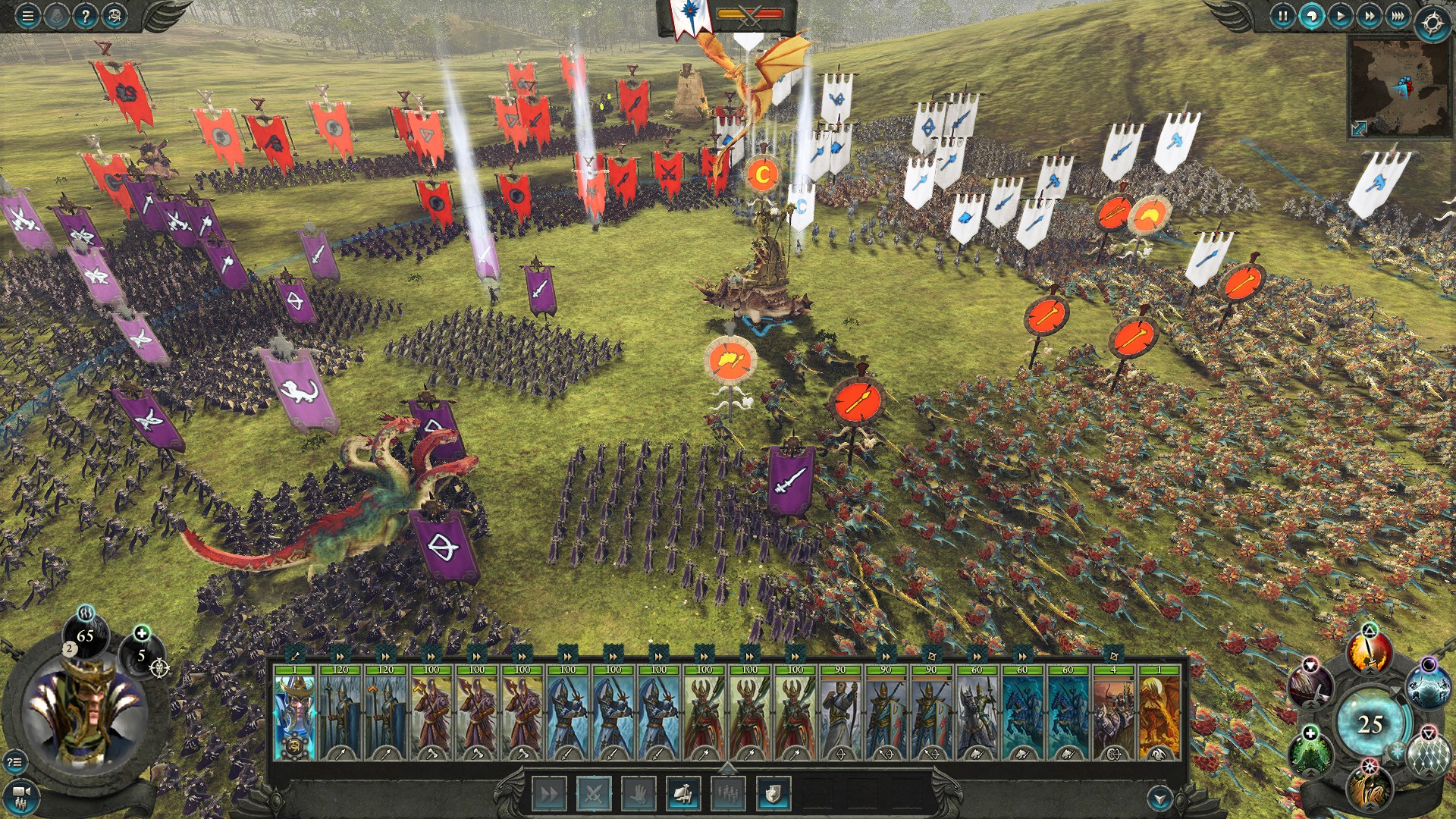Cast the flaming sword spell

tap(1369, 654)
